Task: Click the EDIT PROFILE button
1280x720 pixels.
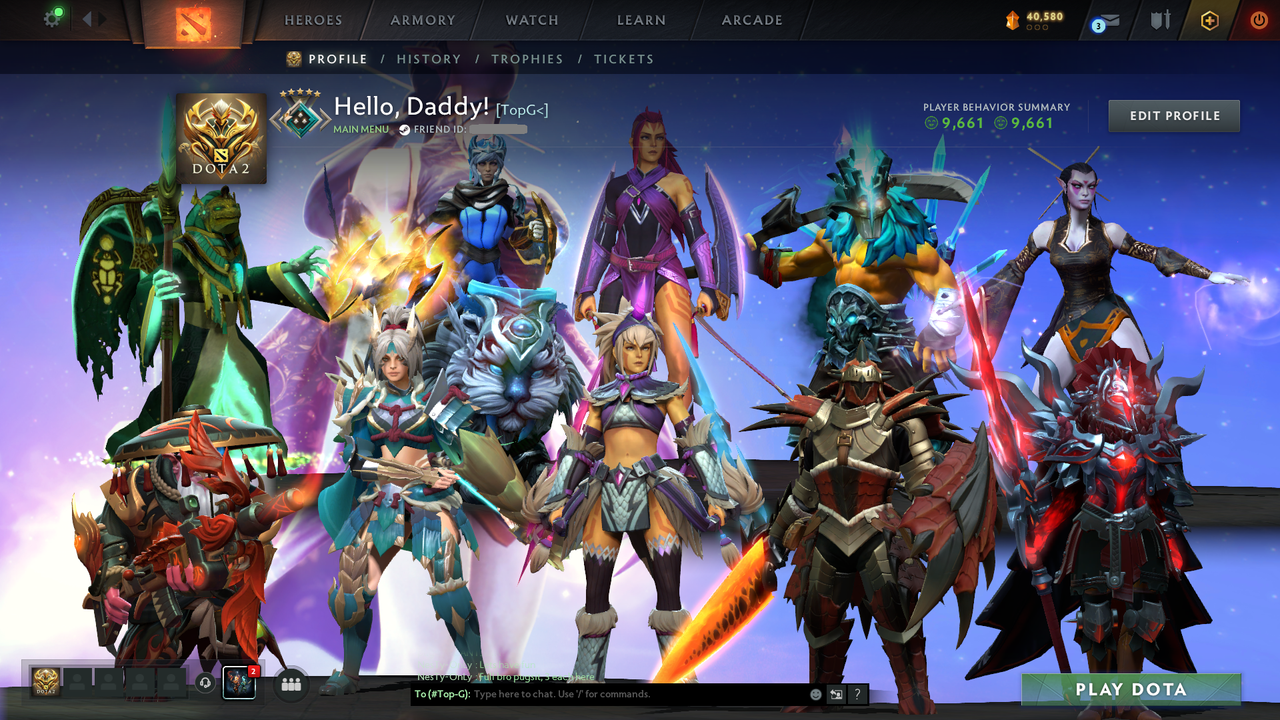Action: pyautogui.click(x=1173, y=115)
